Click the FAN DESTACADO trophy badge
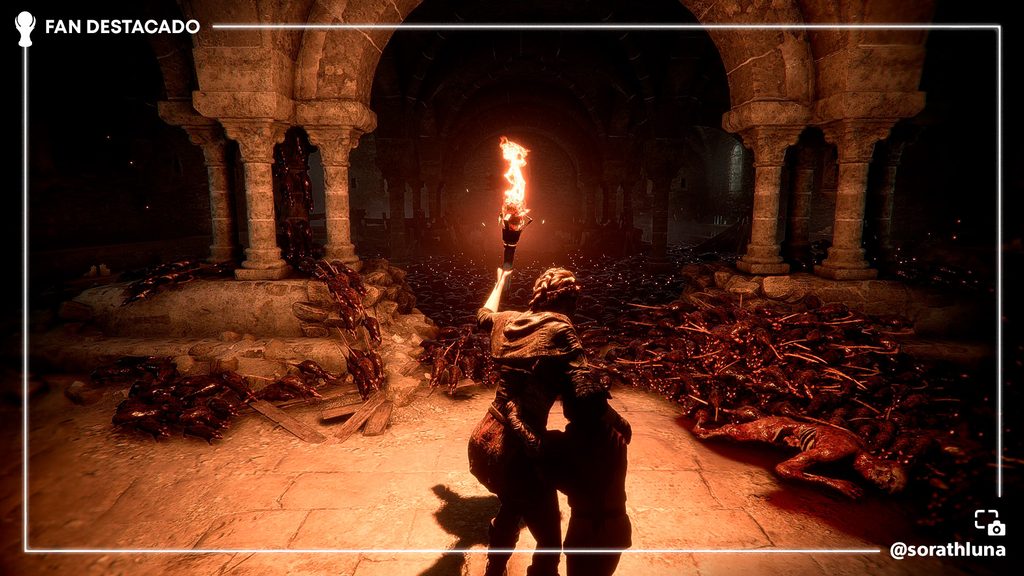1024x576 pixels. [x=25, y=27]
